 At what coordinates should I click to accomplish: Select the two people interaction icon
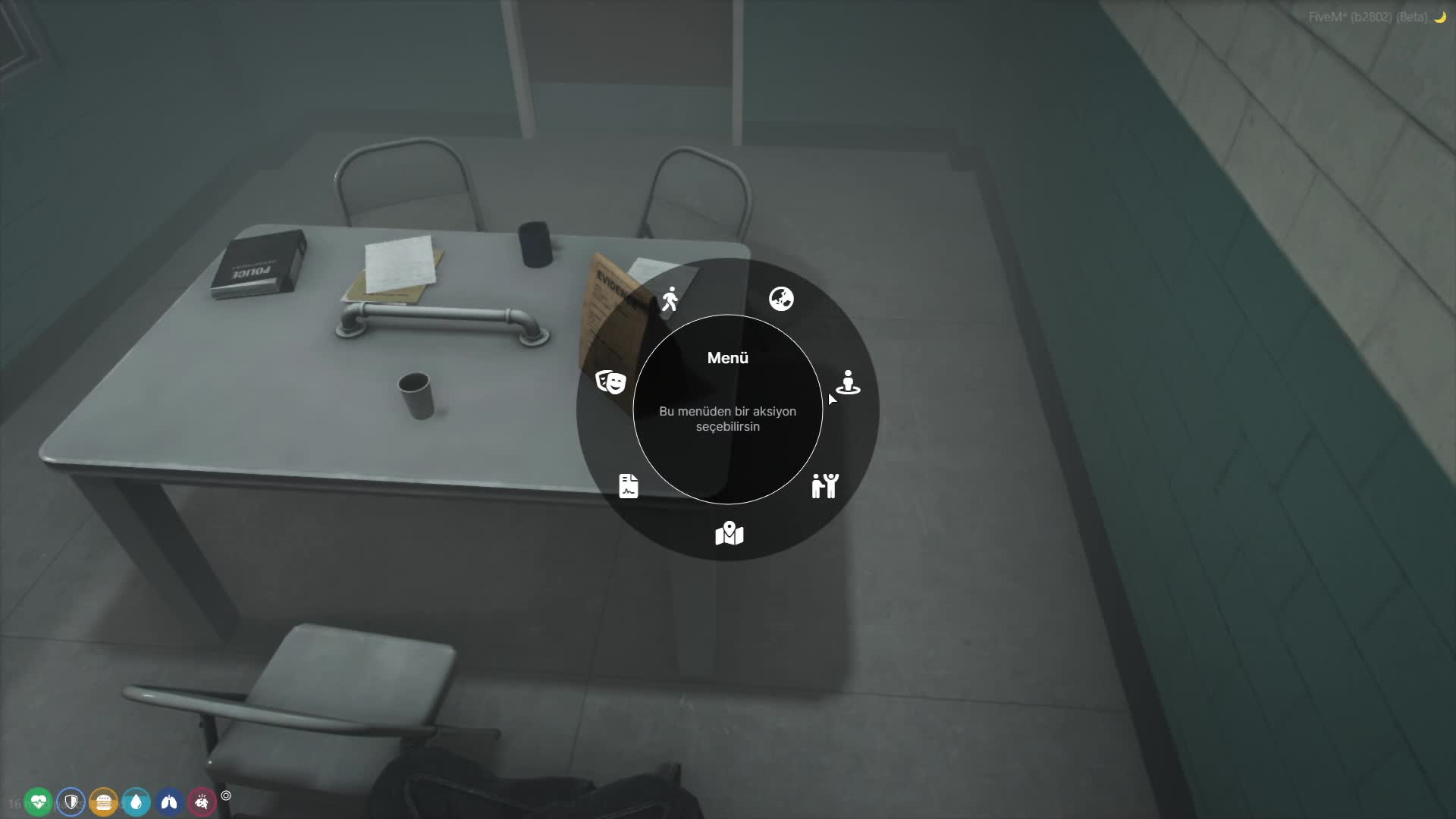point(825,485)
